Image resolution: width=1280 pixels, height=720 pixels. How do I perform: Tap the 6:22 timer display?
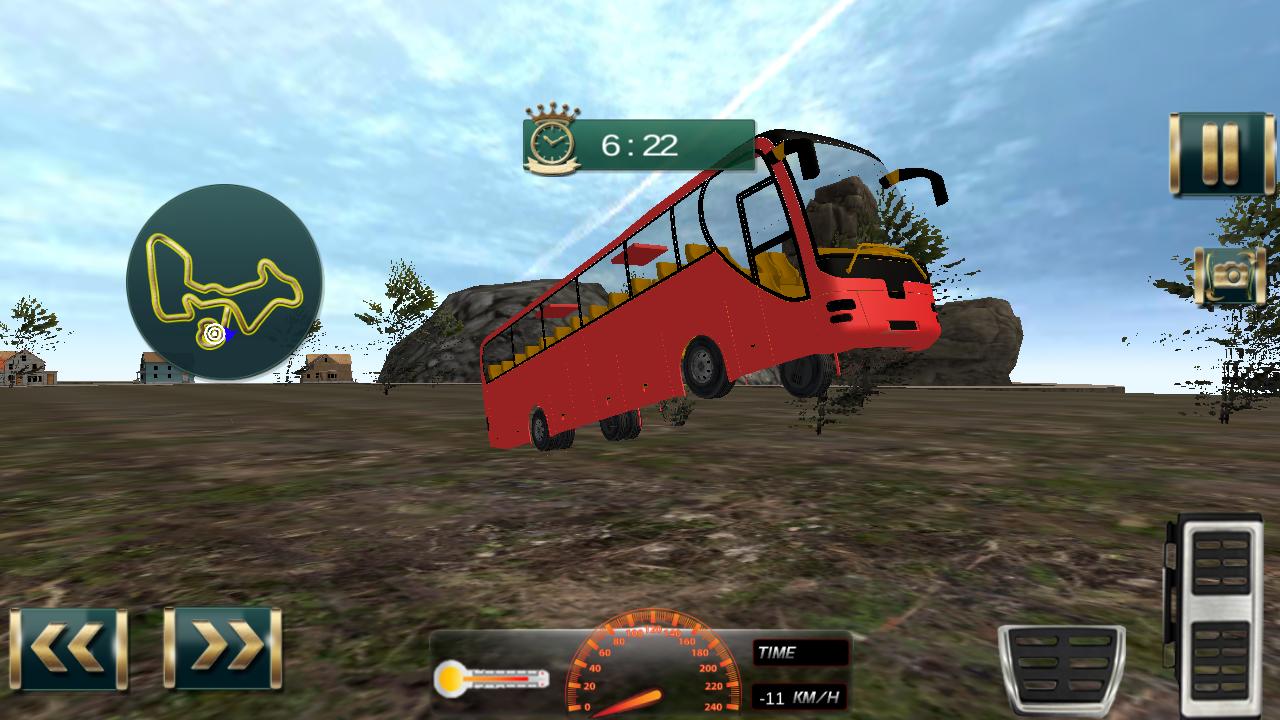640,144
